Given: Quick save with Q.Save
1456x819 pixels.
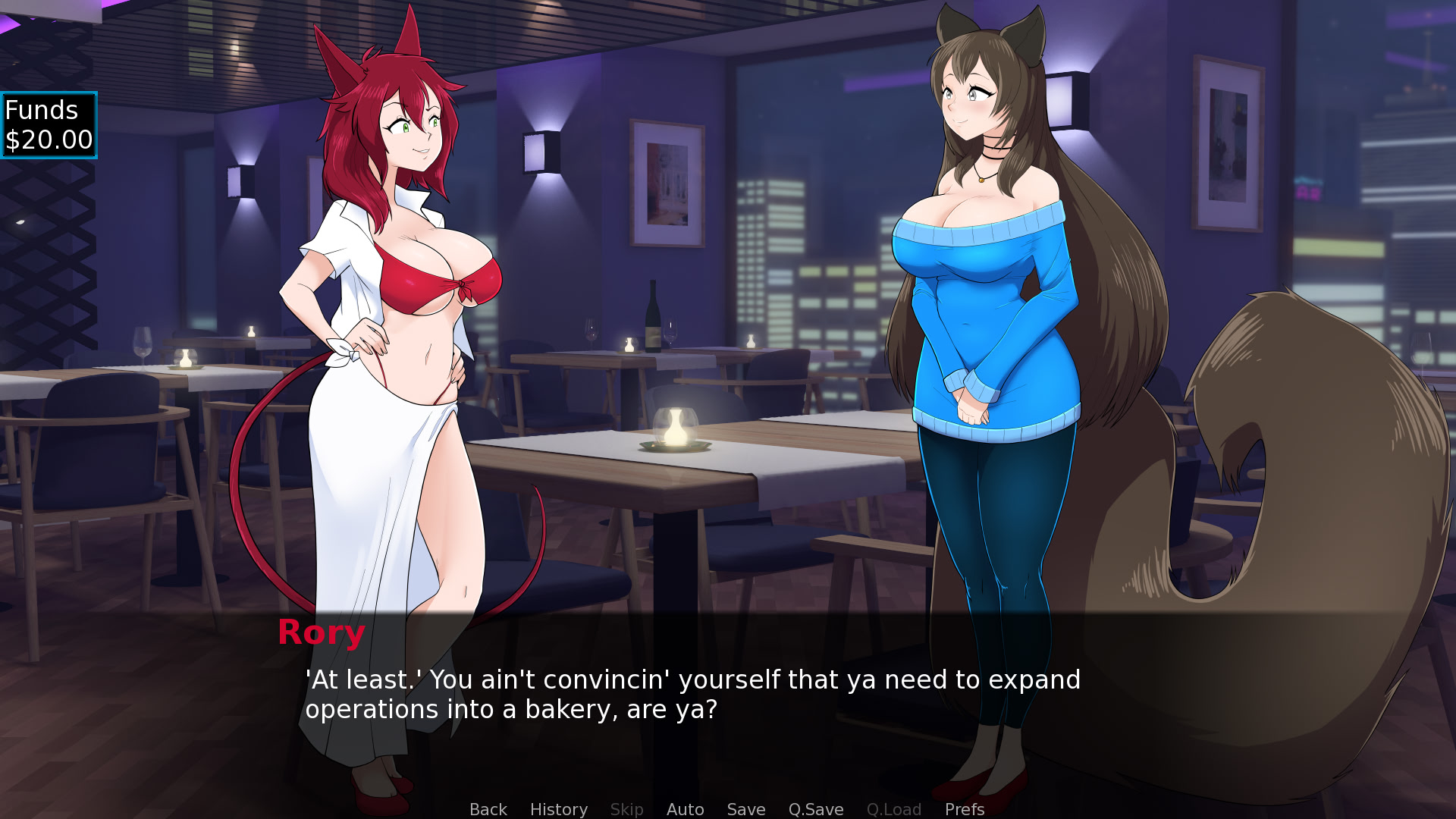Looking at the screenshot, I should coord(815,809).
